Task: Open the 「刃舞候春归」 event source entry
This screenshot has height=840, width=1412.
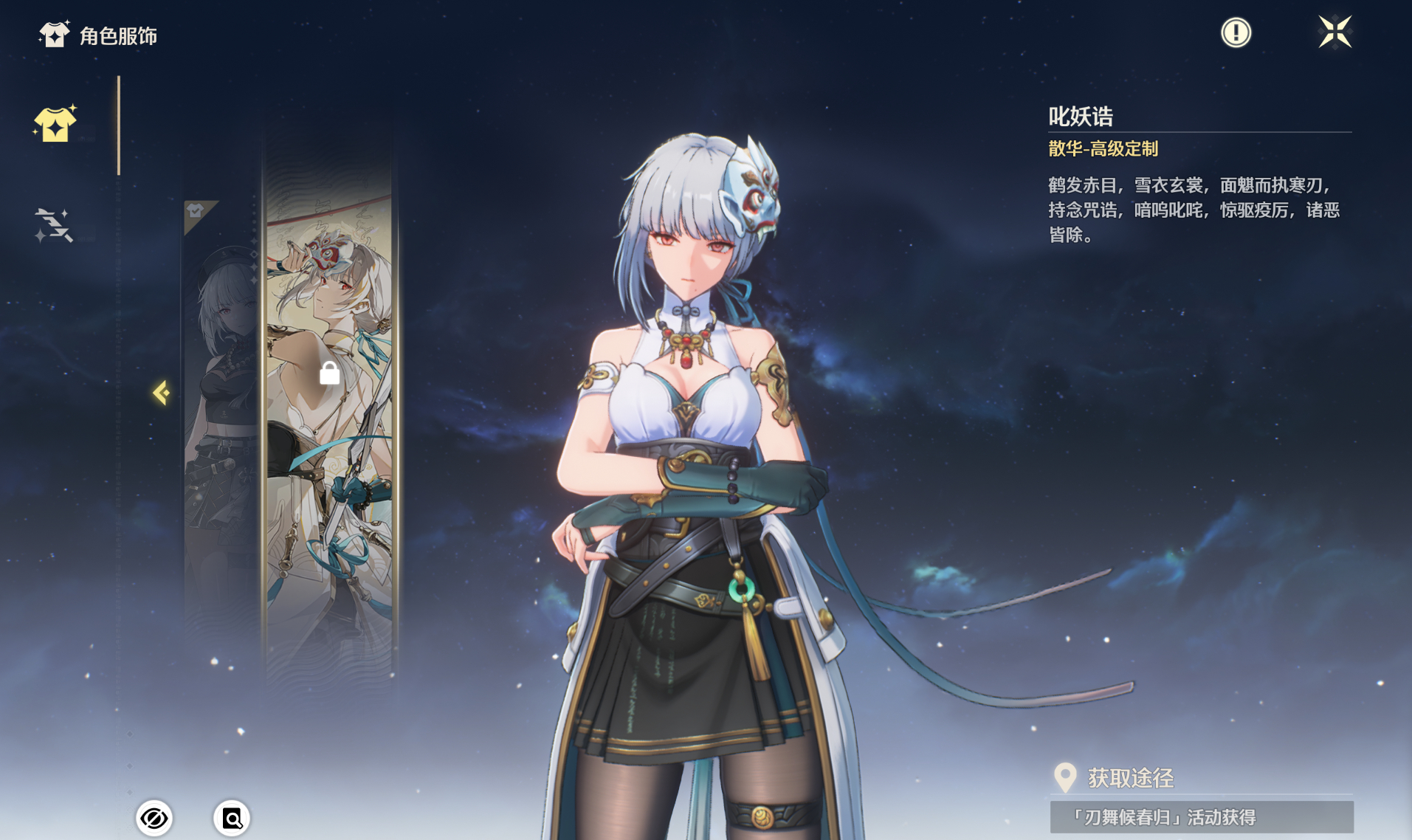Action: tap(1201, 817)
